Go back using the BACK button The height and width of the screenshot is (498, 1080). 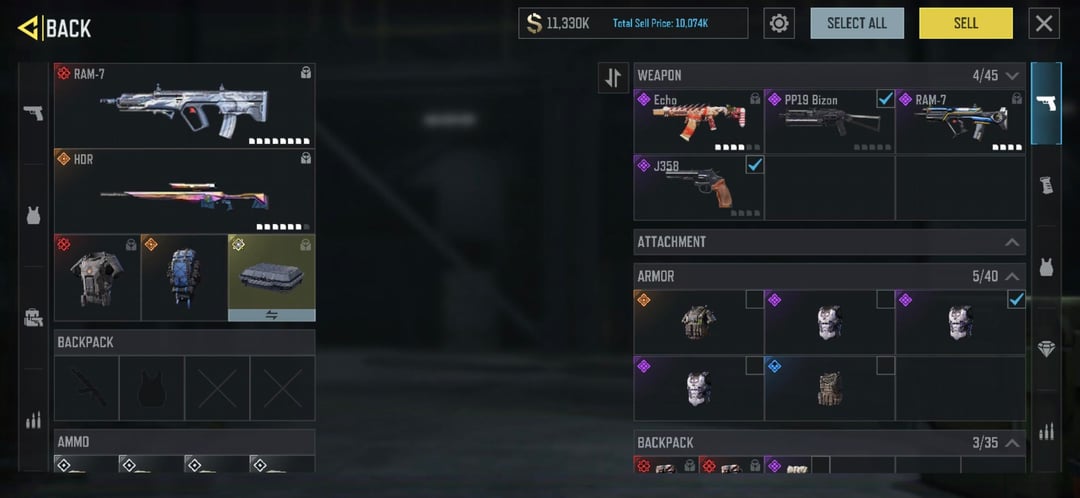(x=55, y=27)
